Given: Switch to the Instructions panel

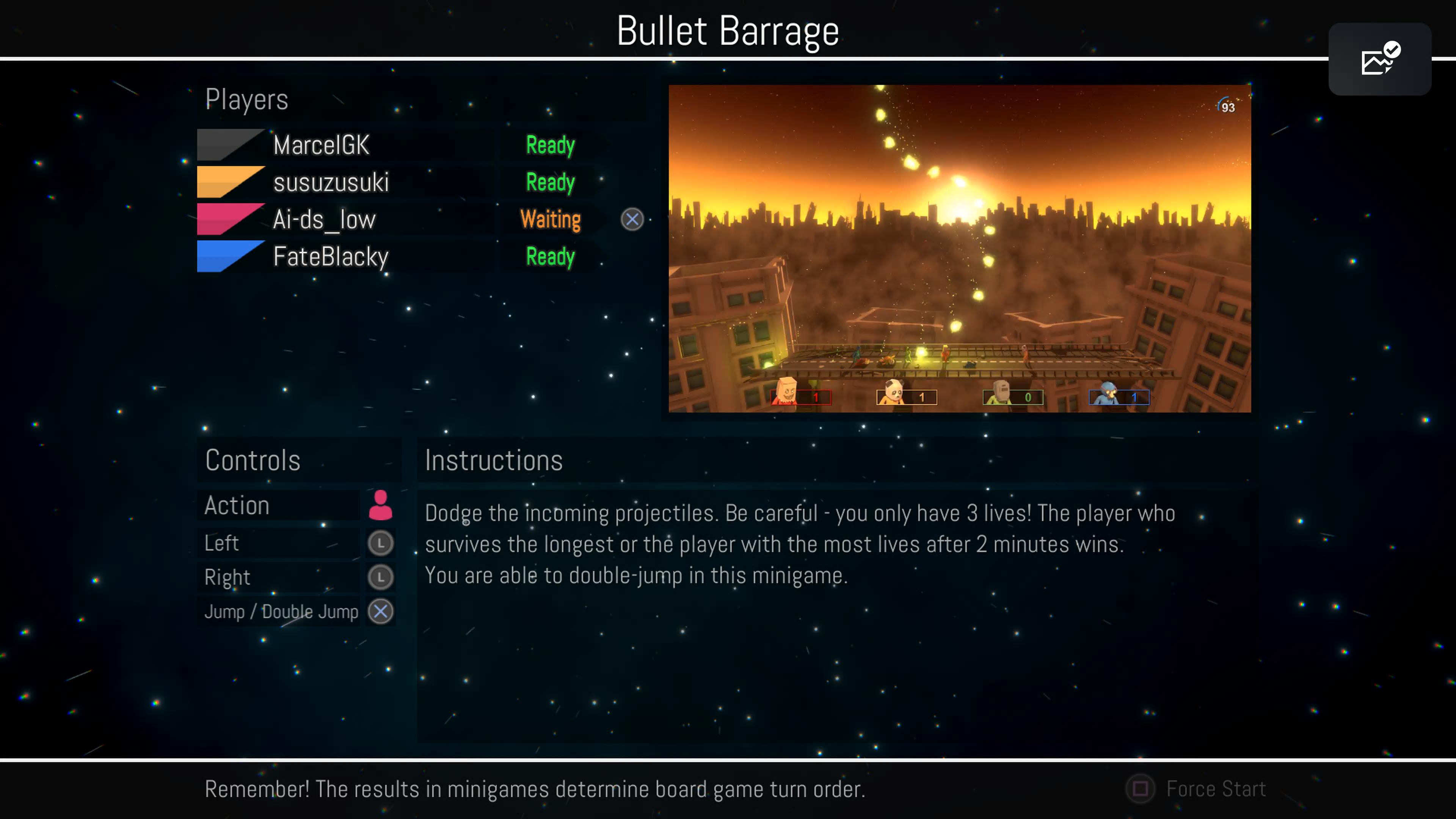Looking at the screenshot, I should tap(493, 460).
